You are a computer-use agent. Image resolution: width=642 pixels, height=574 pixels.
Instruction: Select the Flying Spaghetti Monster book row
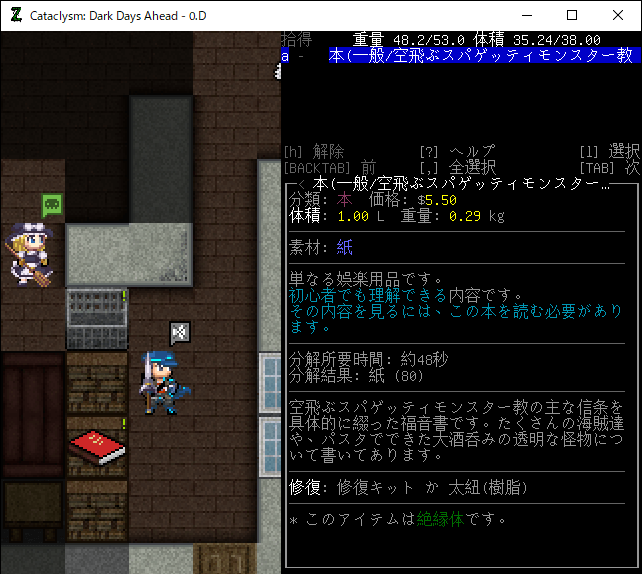(460, 57)
